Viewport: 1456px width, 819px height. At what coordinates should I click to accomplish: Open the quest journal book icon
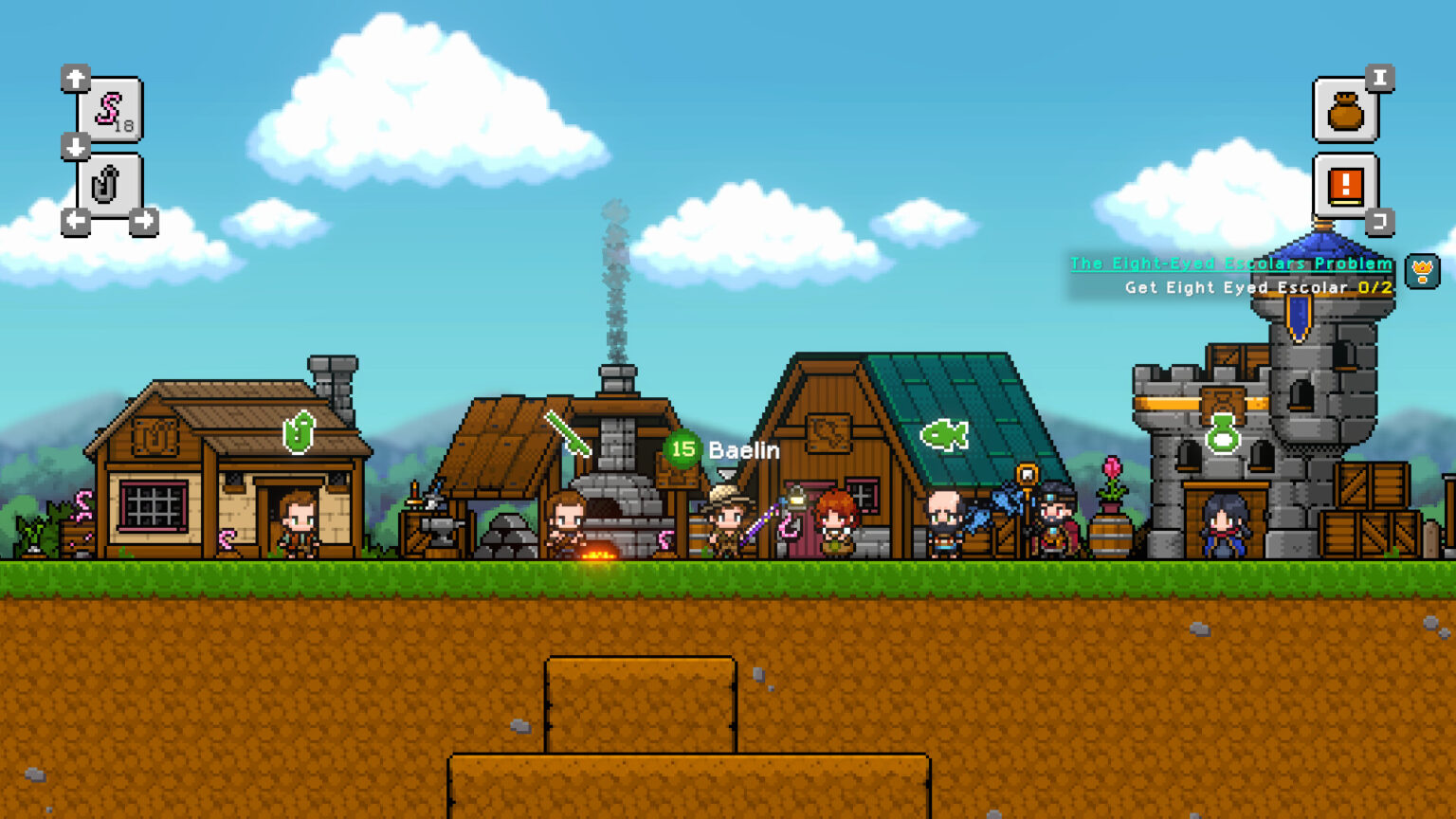pyautogui.click(x=1345, y=184)
